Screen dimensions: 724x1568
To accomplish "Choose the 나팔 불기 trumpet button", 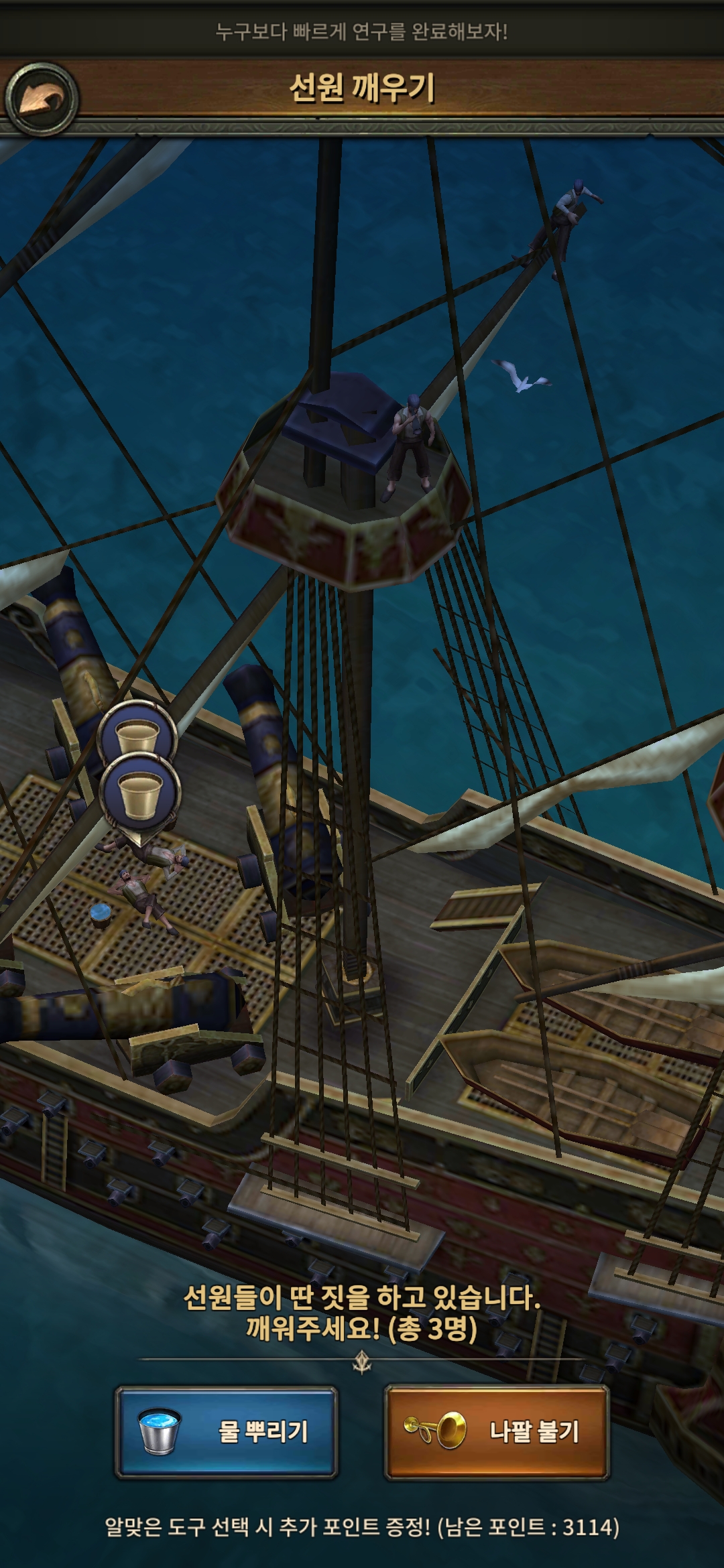I will coord(496,1432).
